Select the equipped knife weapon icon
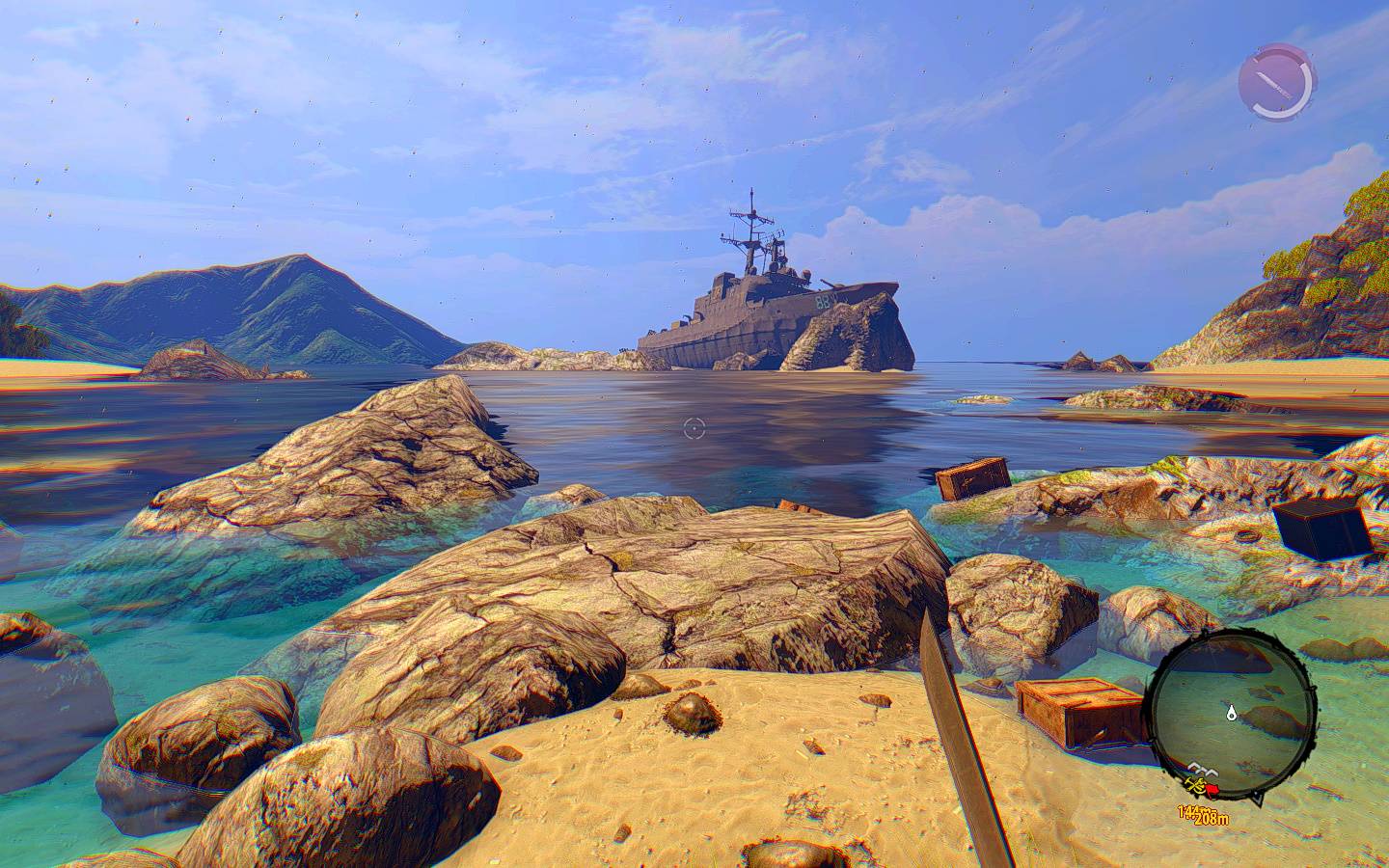 (x=1276, y=82)
